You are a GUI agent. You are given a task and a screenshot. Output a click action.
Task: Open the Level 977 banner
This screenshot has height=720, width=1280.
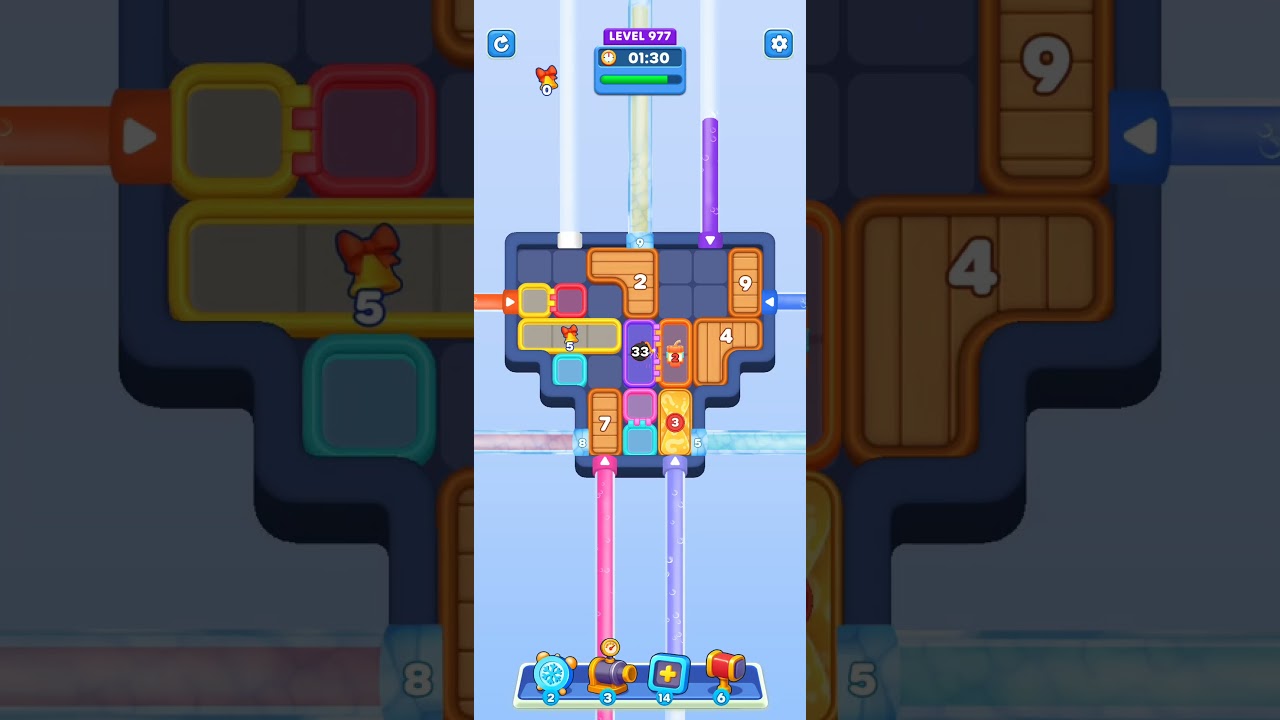pyautogui.click(x=640, y=36)
